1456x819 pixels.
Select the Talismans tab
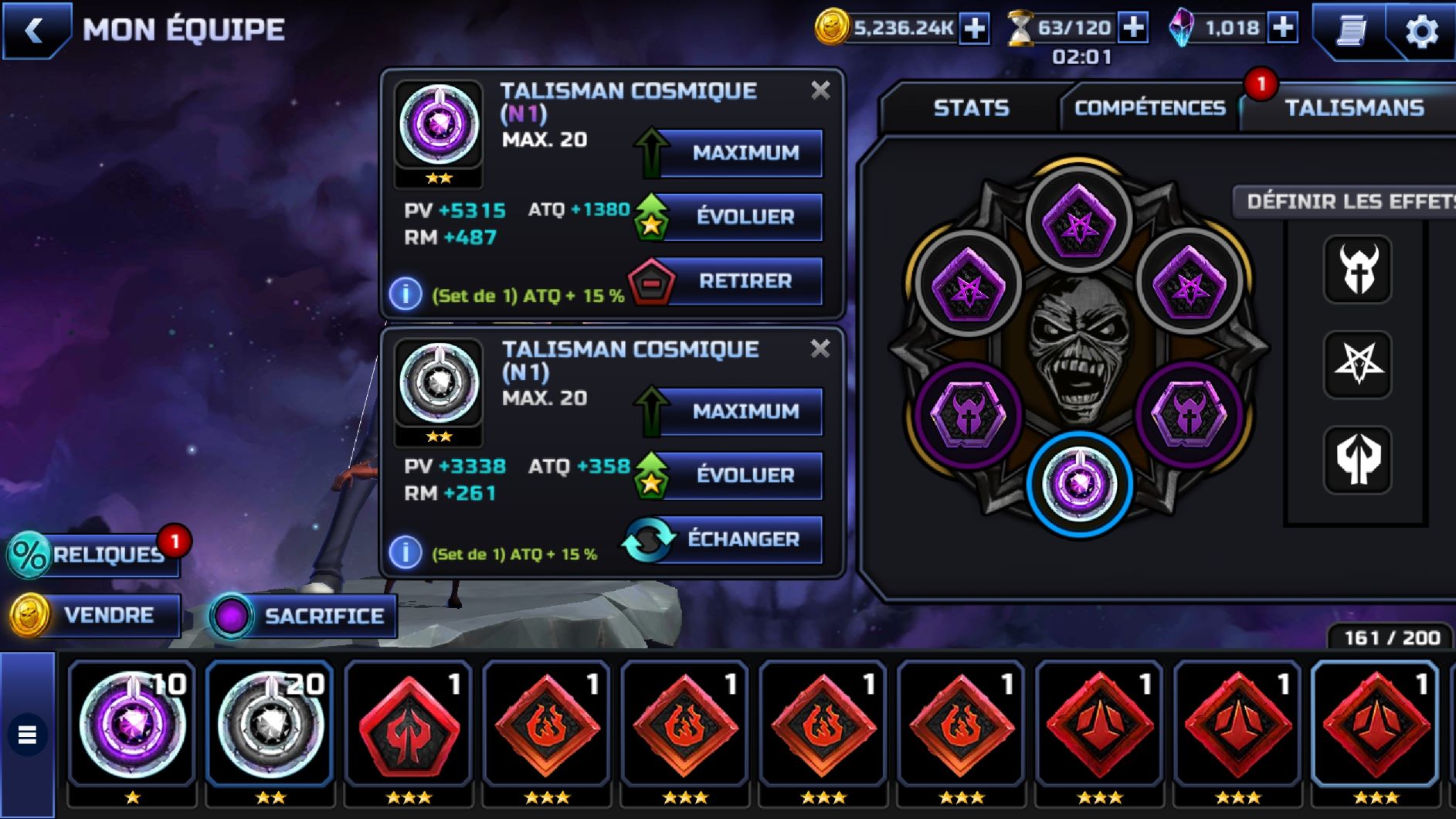tap(1353, 107)
